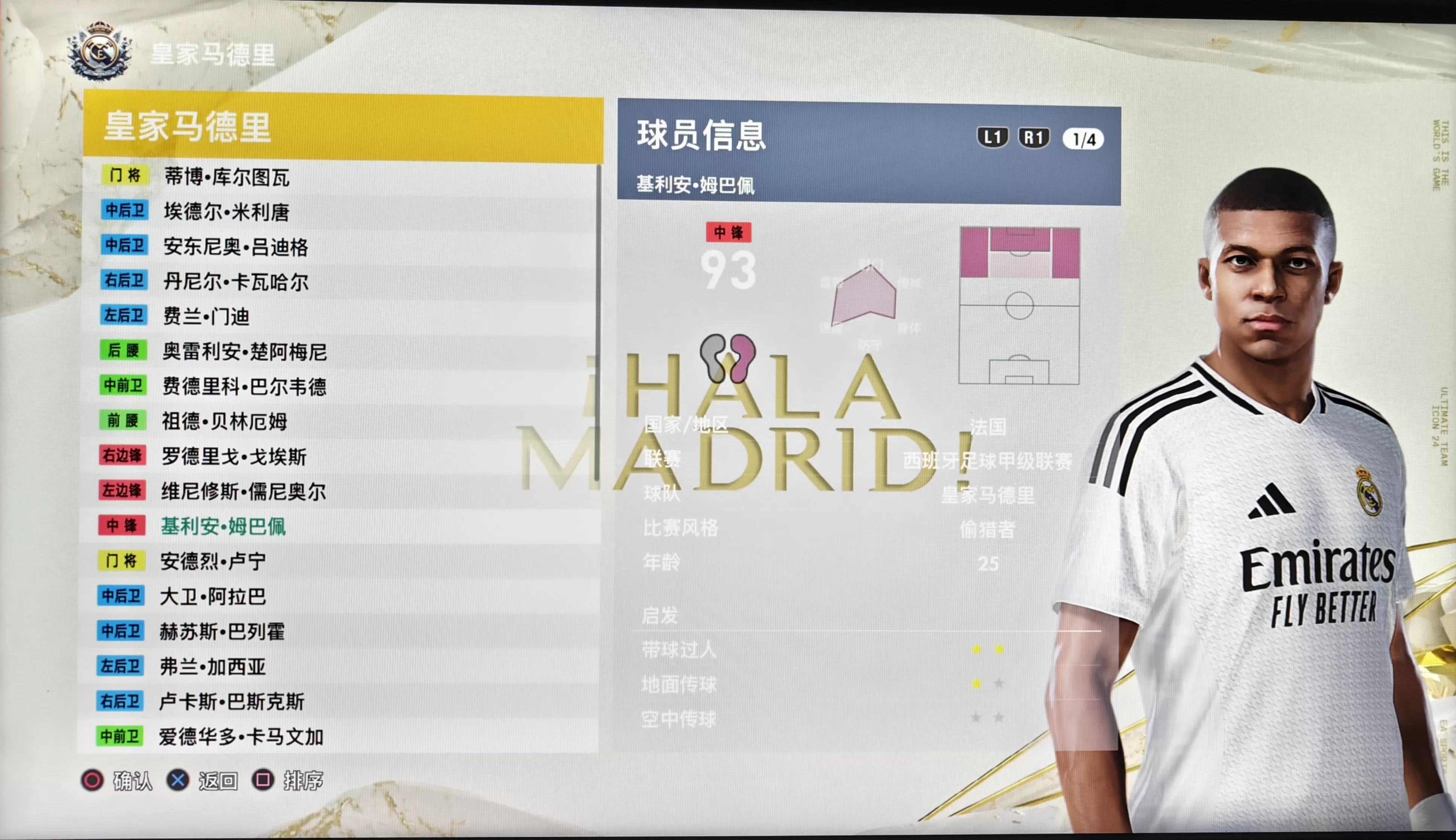This screenshot has width=1456, height=840.
Task: Select 奥雷利安•楚阿梅尼 player row
Action: click(244, 352)
